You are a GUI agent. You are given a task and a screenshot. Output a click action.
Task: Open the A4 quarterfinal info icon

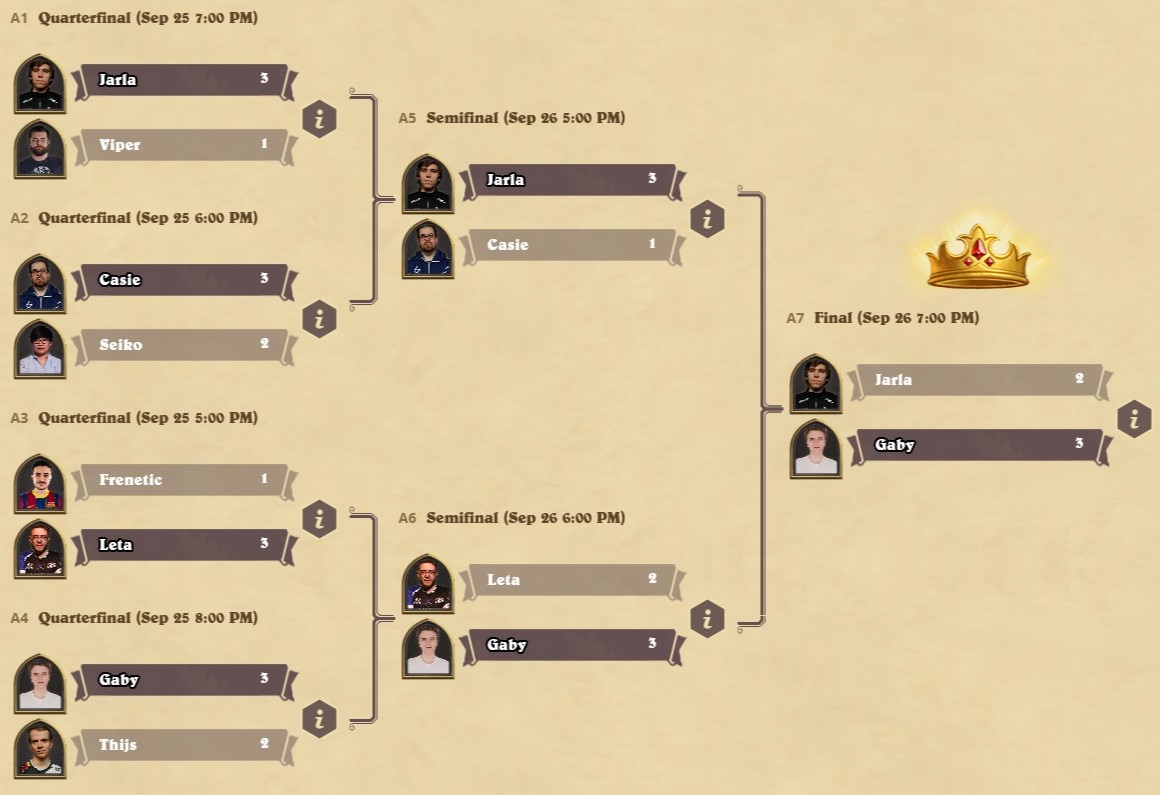[x=319, y=719]
